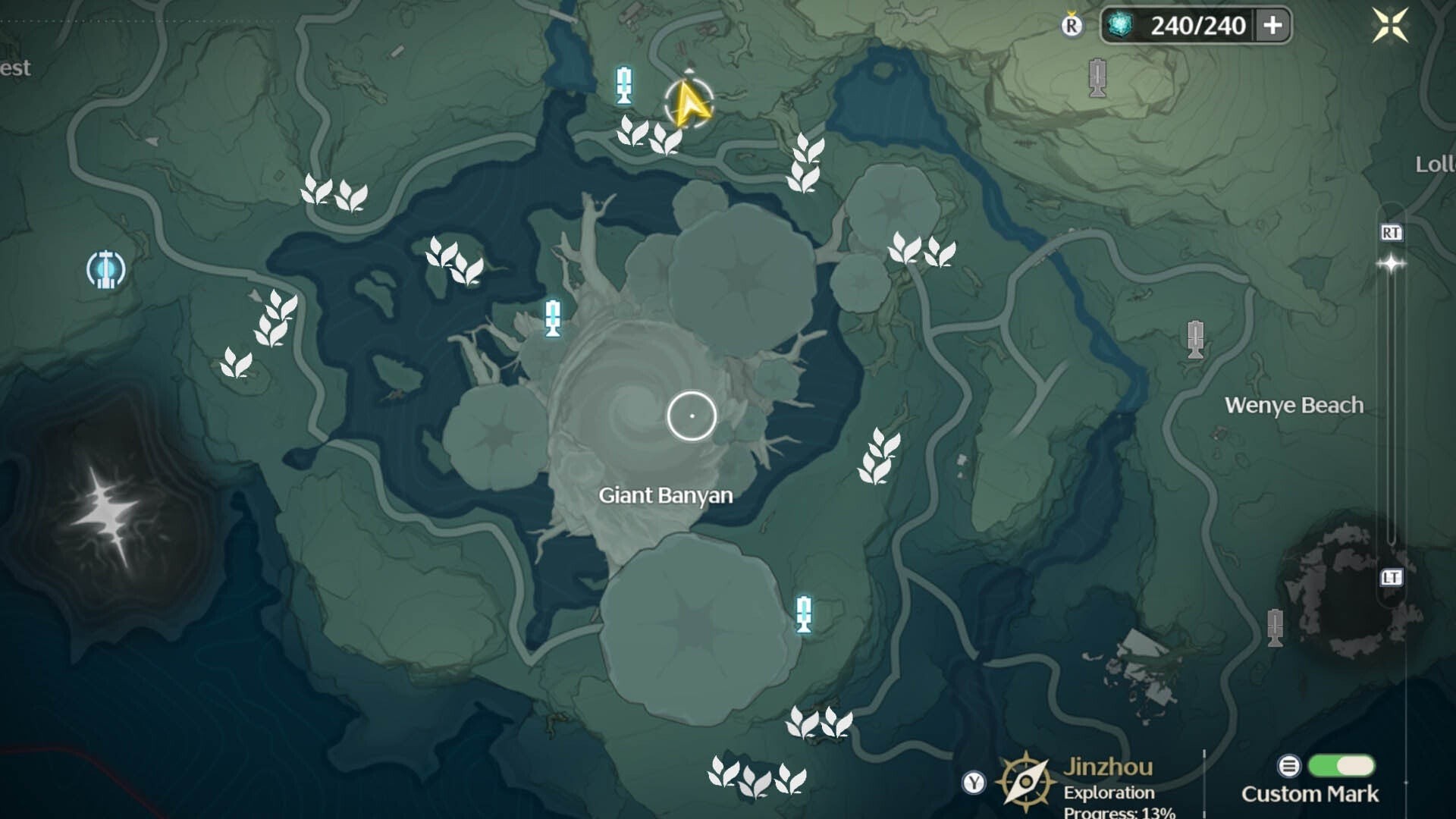The height and width of the screenshot is (819, 1456).
Task: Select the Giant Banyan location label
Action: click(665, 495)
